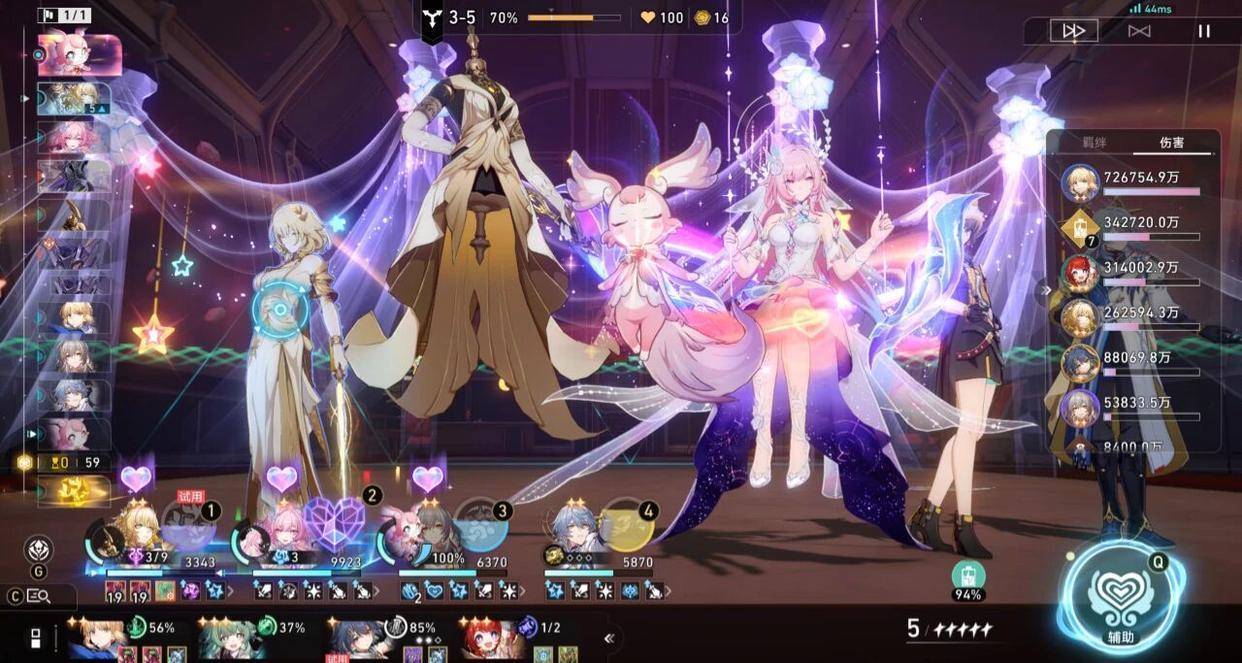The width and height of the screenshot is (1242, 663).
Task: Trigger the purple crystal heart ultimate icon
Action: 334,521
